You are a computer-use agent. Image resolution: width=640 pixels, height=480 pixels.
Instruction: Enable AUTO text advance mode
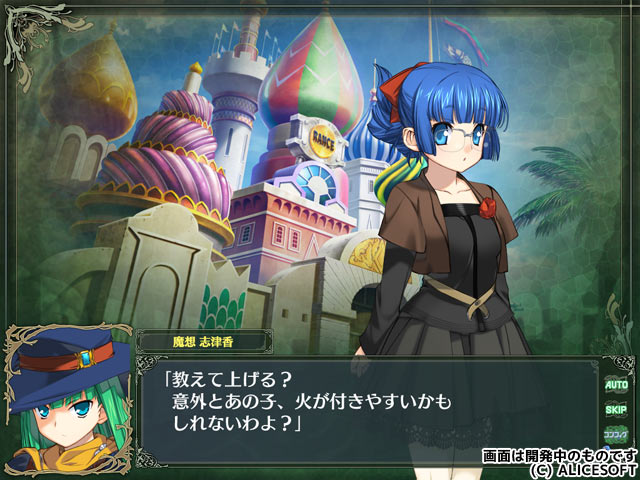(614, 383)
